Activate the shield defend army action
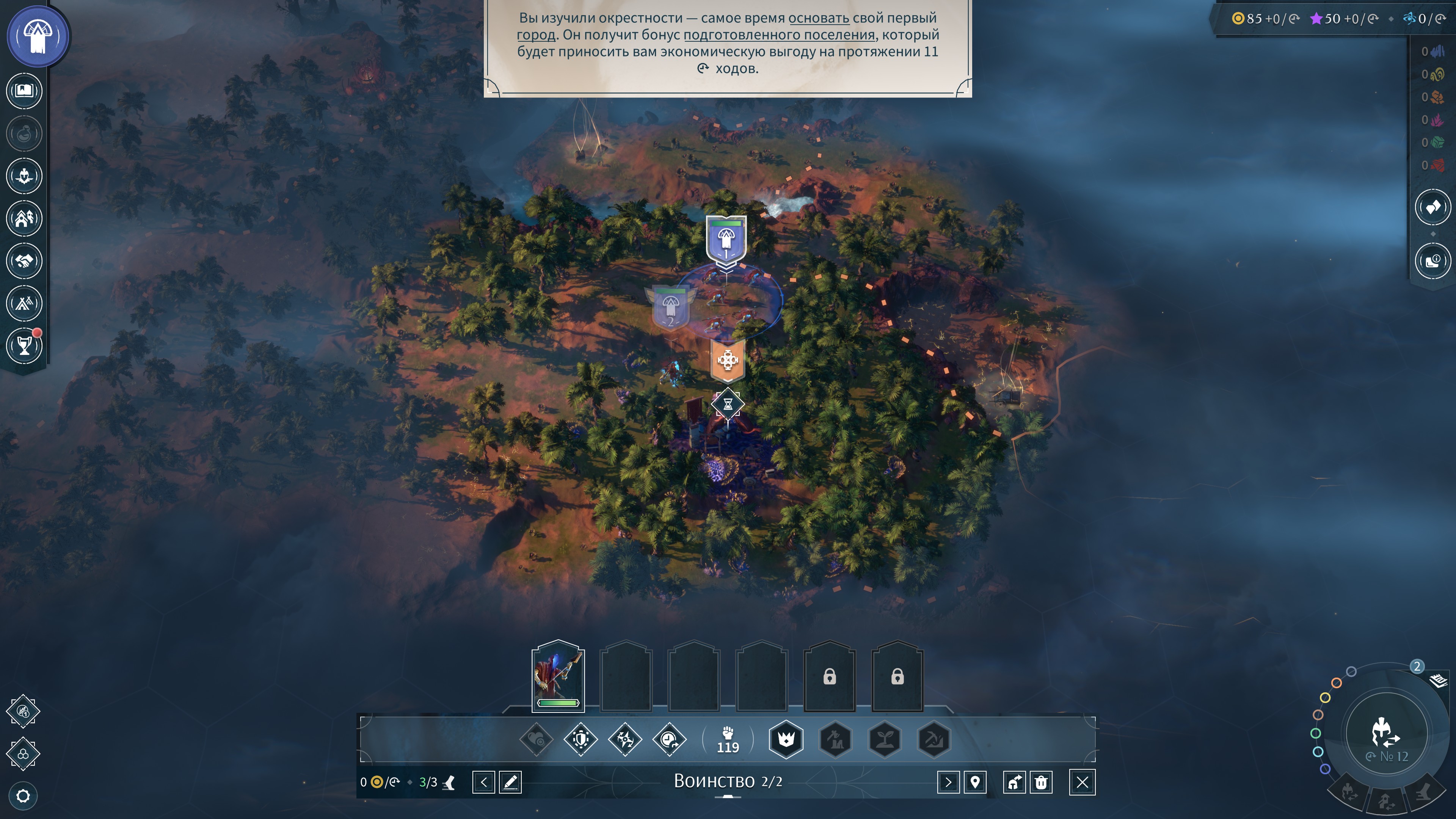 [x=581, y=739]
